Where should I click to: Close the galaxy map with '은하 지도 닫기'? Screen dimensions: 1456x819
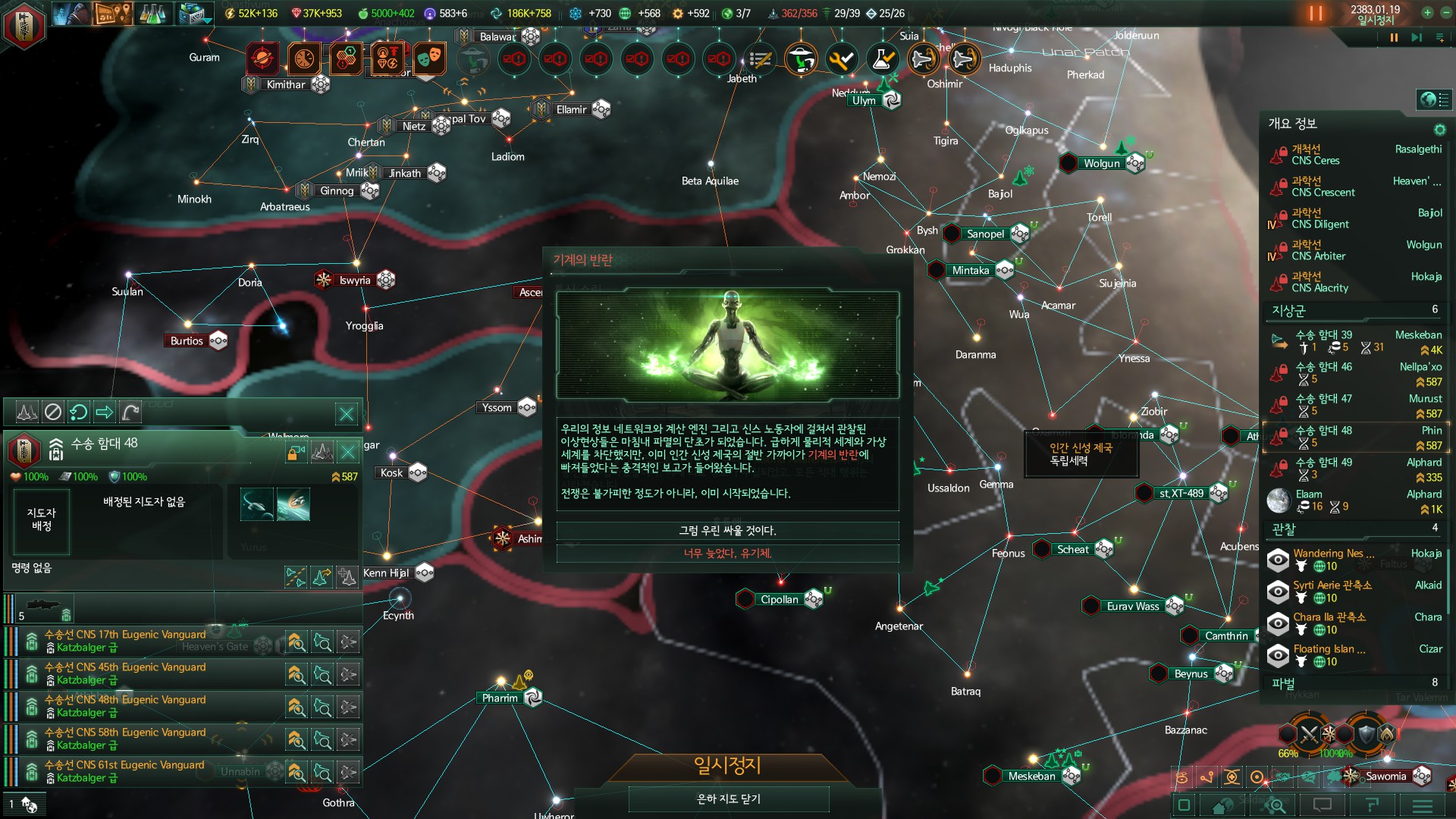728,799
